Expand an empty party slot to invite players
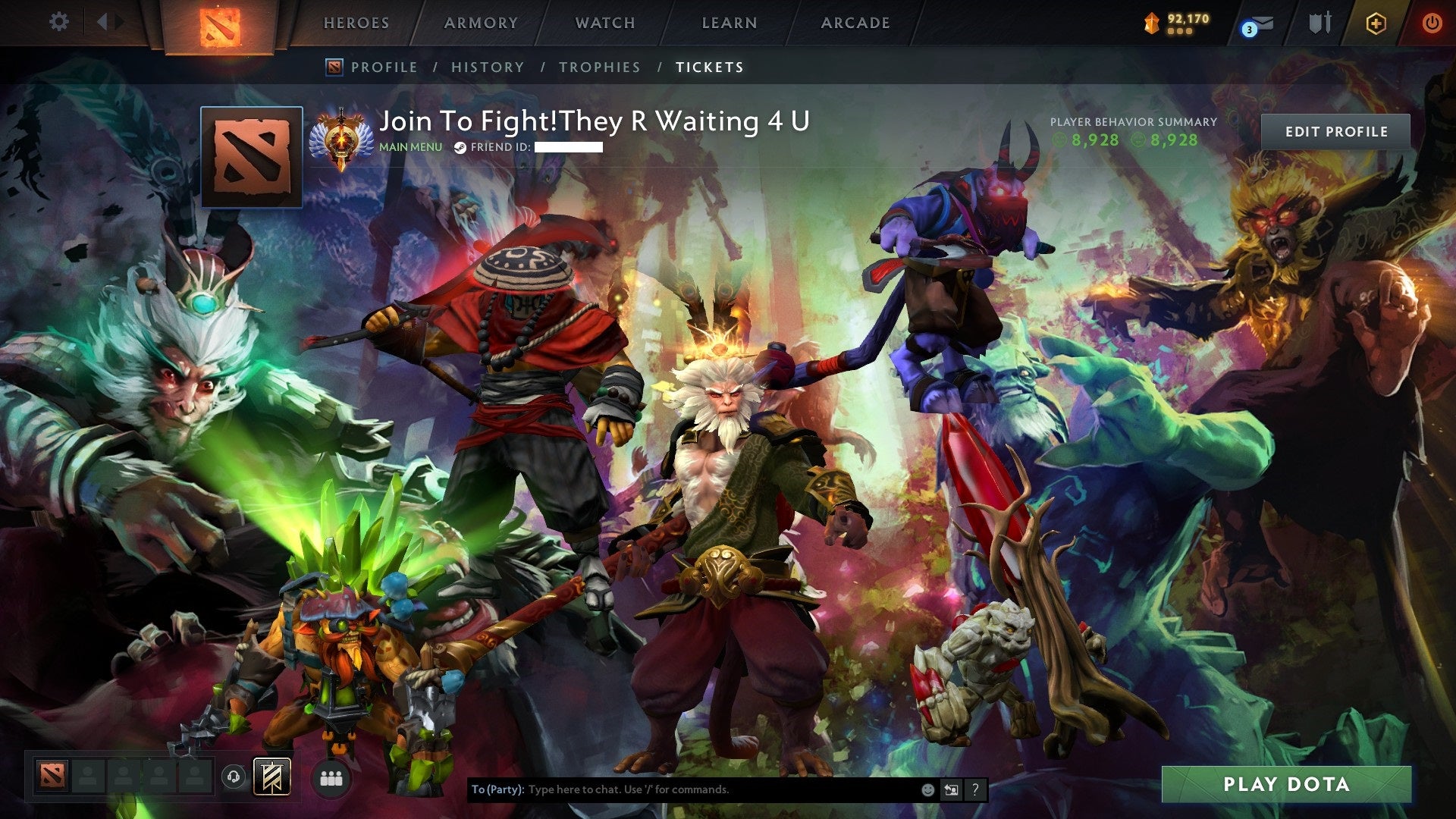This screenshot has width=1456, height=819. click(89, 777)
